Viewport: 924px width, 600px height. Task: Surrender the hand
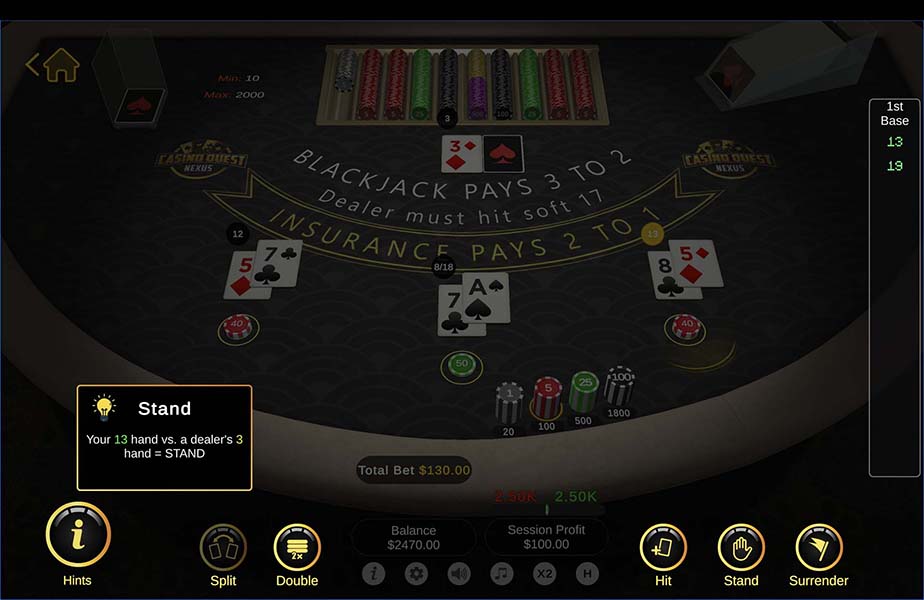(819, 547)
